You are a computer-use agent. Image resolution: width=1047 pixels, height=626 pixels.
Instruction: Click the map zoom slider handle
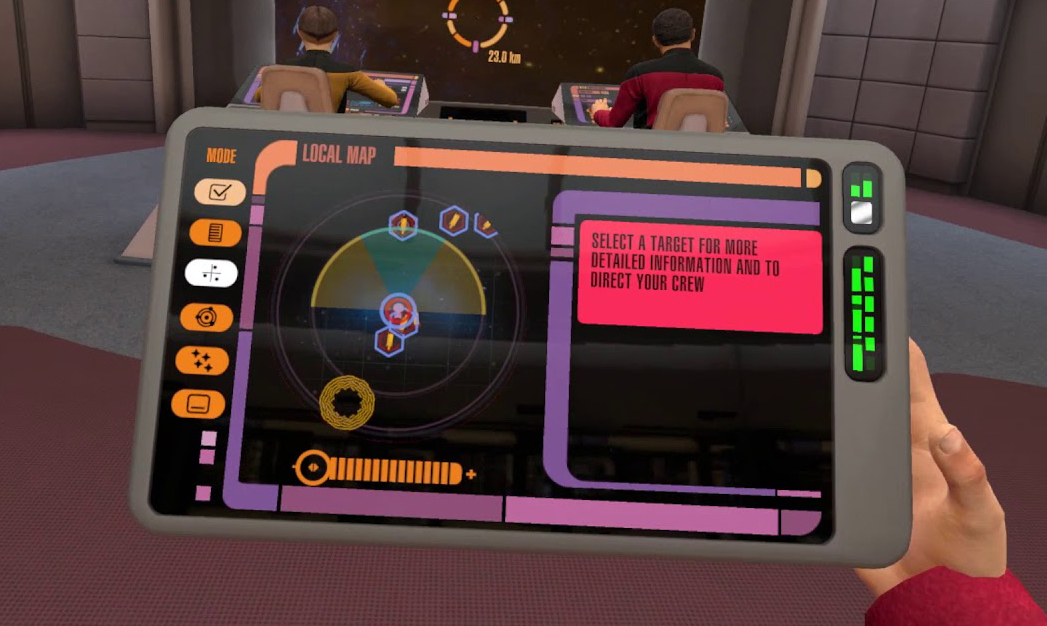point(312,467)
